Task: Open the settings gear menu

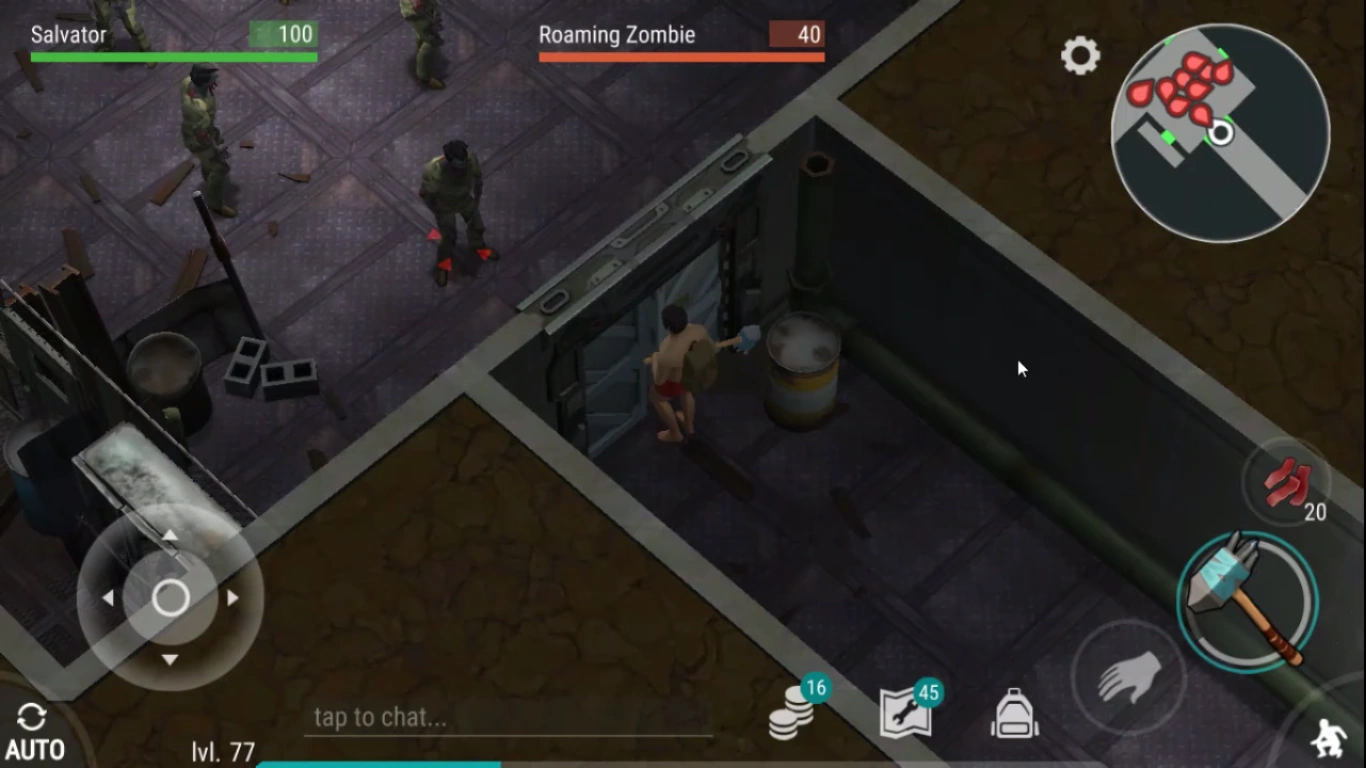Action: (1080, 56)
